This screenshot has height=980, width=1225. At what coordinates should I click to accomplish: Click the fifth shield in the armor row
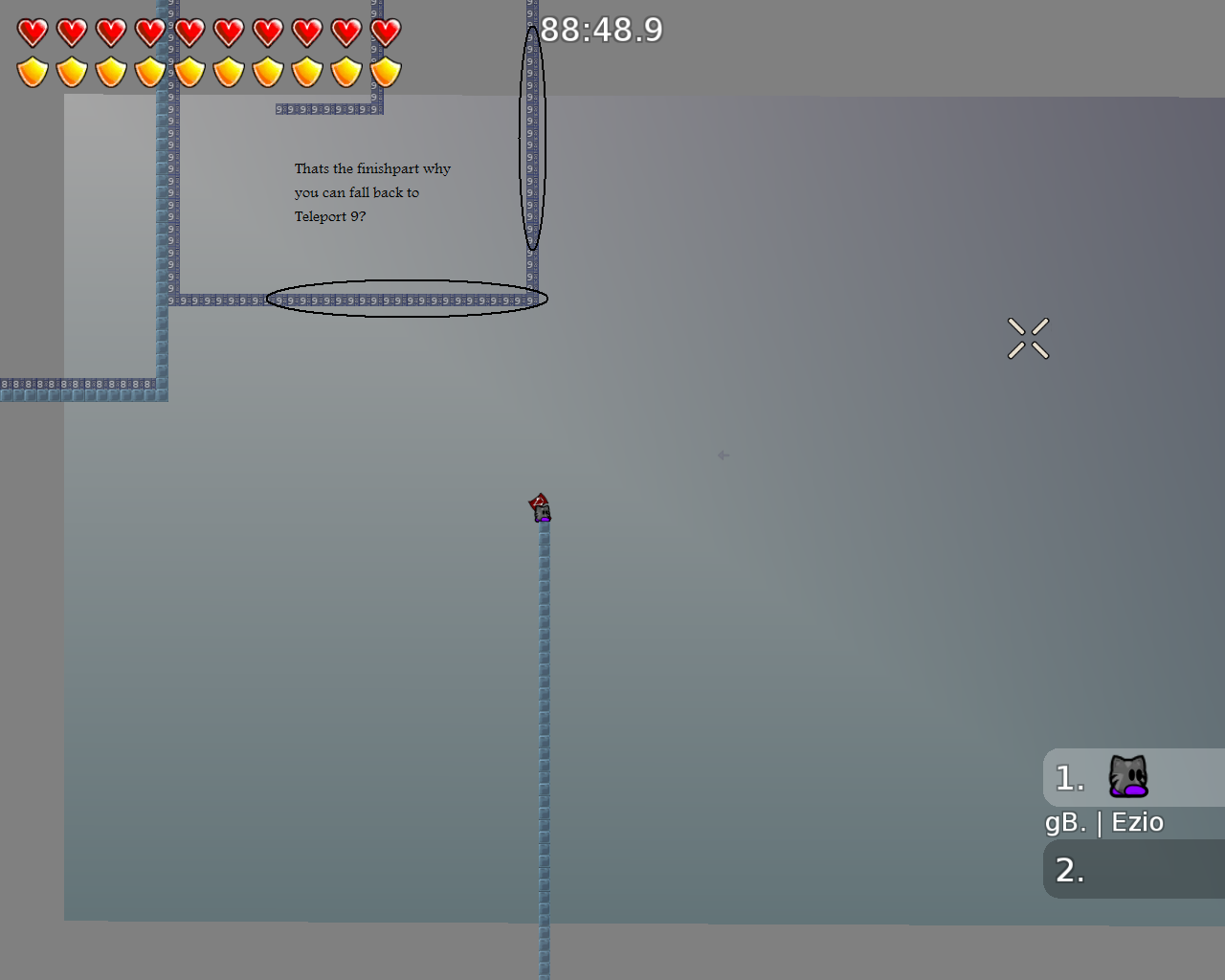(189, 71)
